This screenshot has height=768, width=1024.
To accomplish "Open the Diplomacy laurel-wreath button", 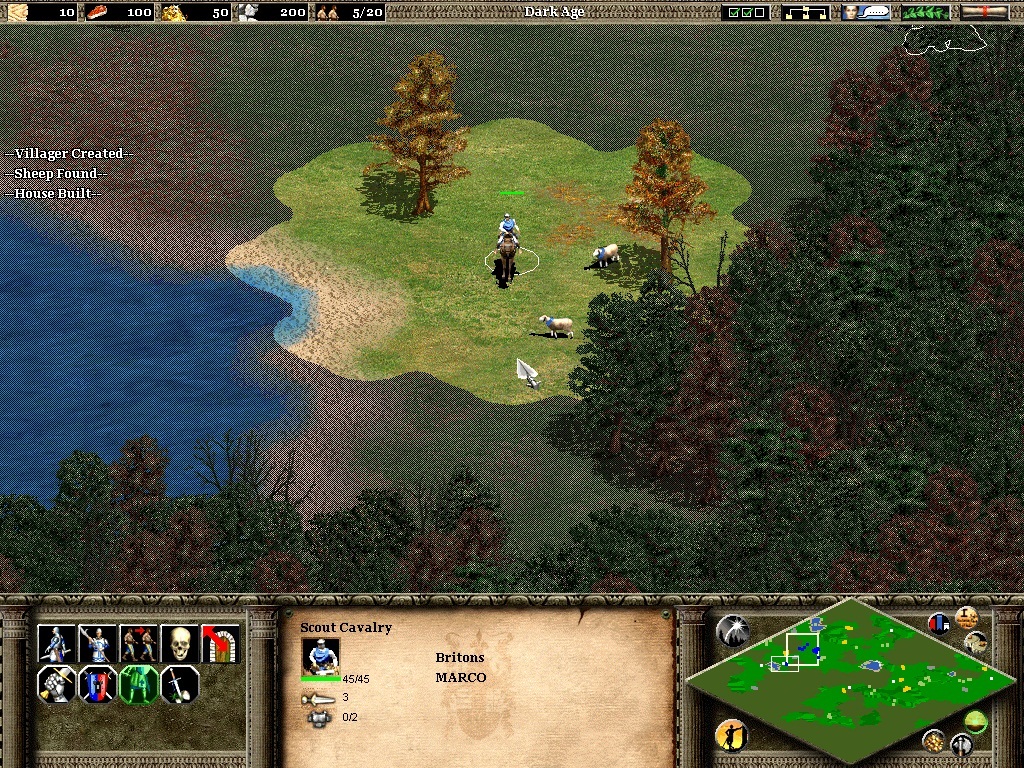I will click(x=925, y=12).
